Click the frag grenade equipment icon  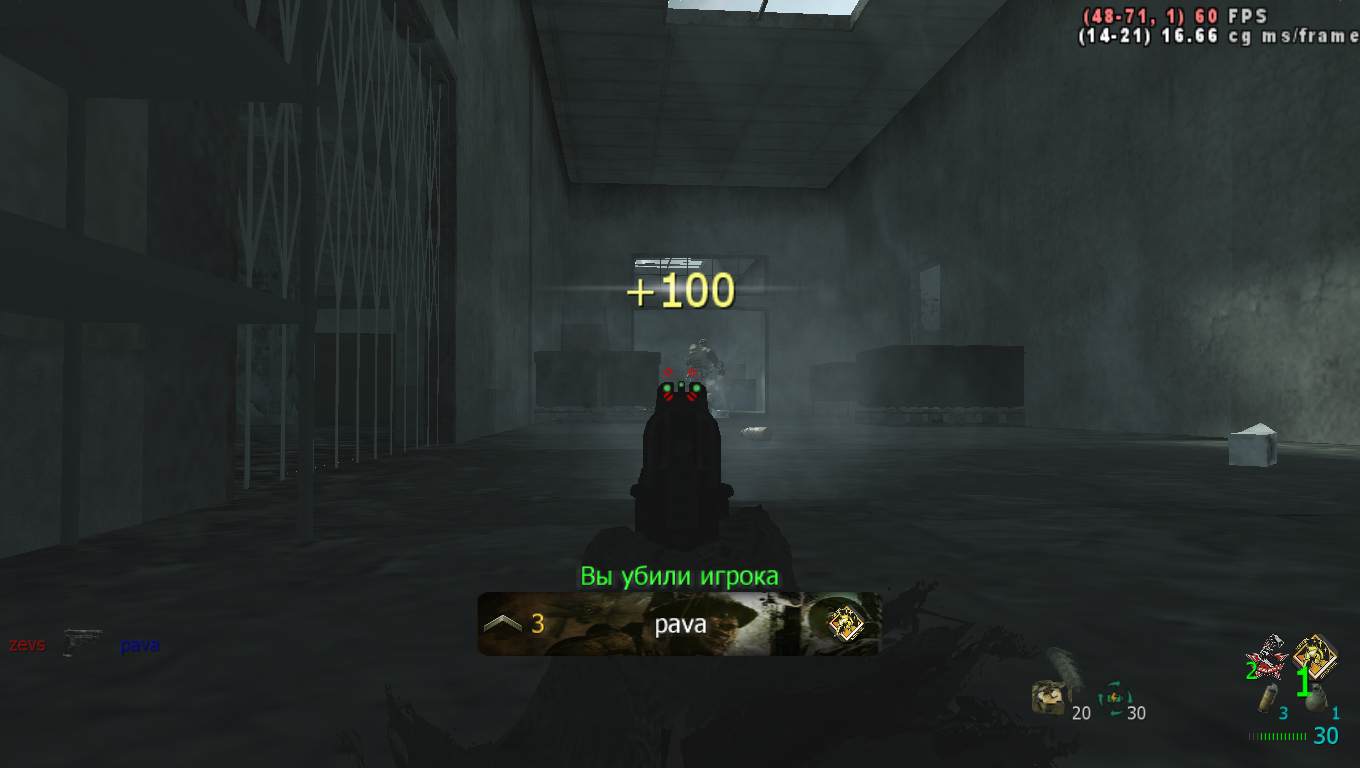pyautogui.click(x=1318, y=697)
